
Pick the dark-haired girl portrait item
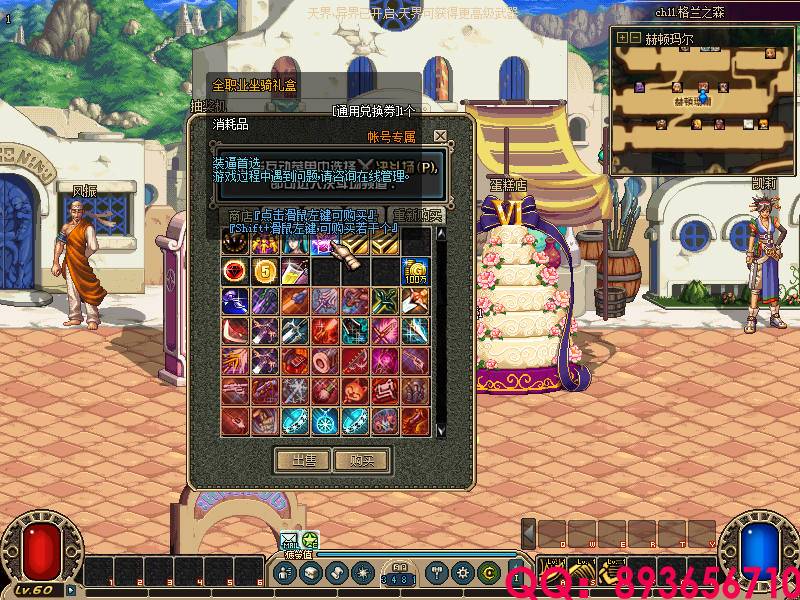tap(296, 242)
